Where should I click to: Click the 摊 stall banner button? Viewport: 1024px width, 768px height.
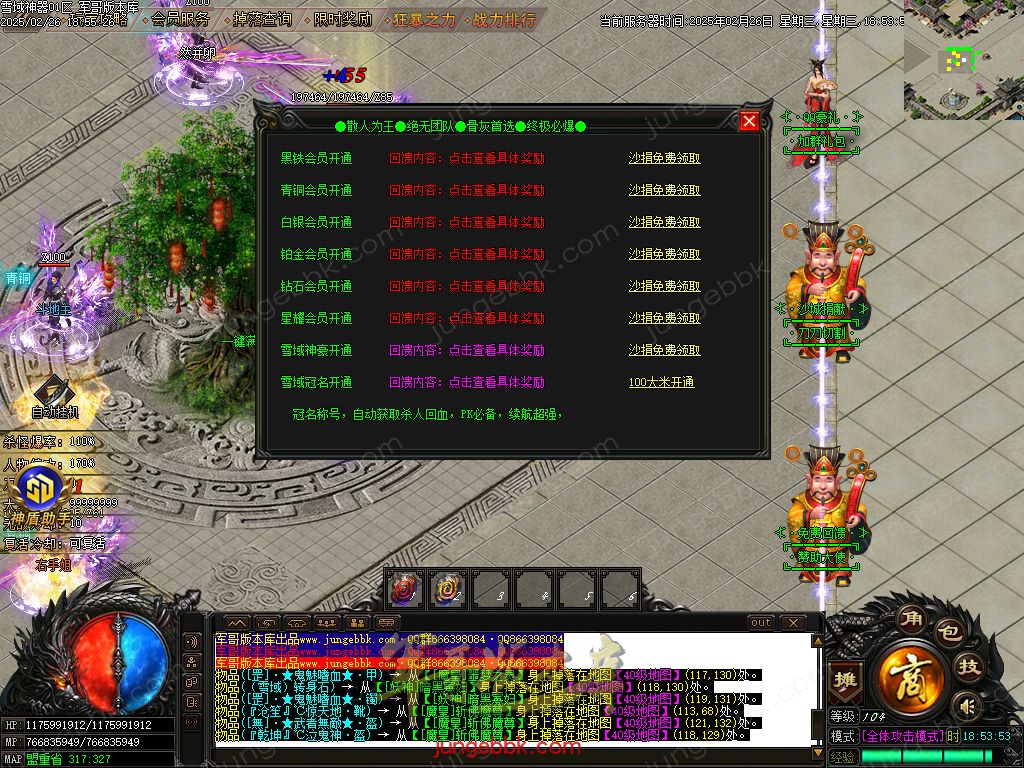click(x=846, y=679)
